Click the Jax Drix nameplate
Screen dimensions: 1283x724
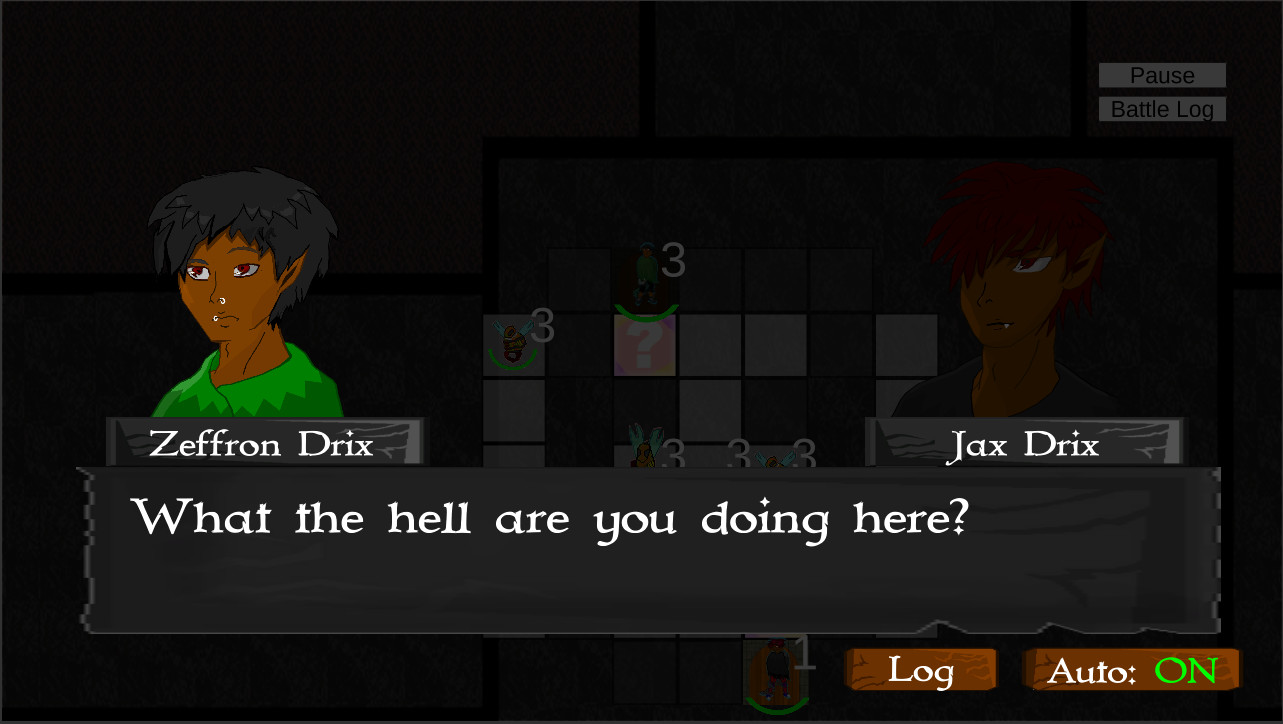(1023, 445)
